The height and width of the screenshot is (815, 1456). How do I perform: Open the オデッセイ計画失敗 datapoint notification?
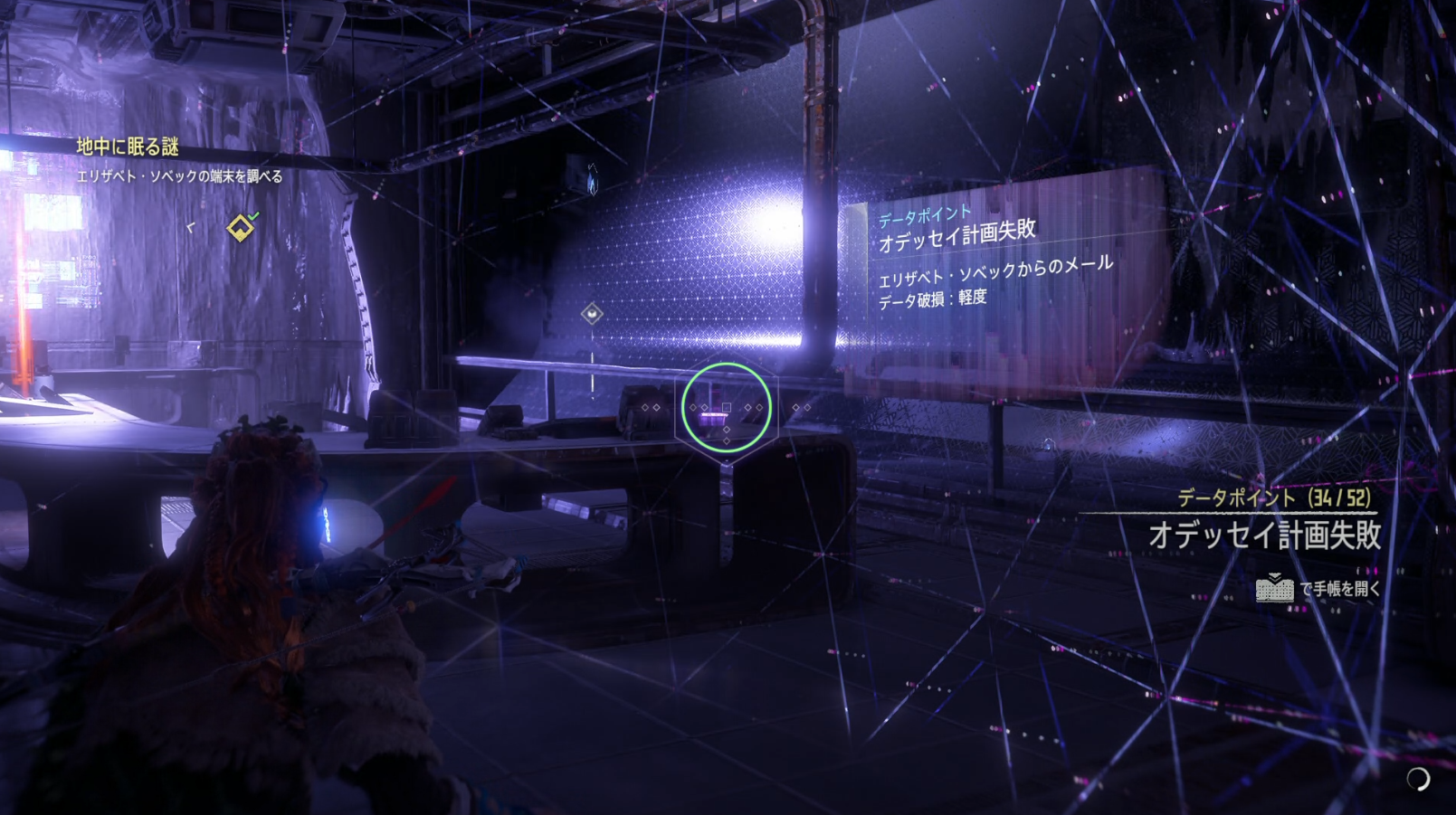(x=1263, y=535)
